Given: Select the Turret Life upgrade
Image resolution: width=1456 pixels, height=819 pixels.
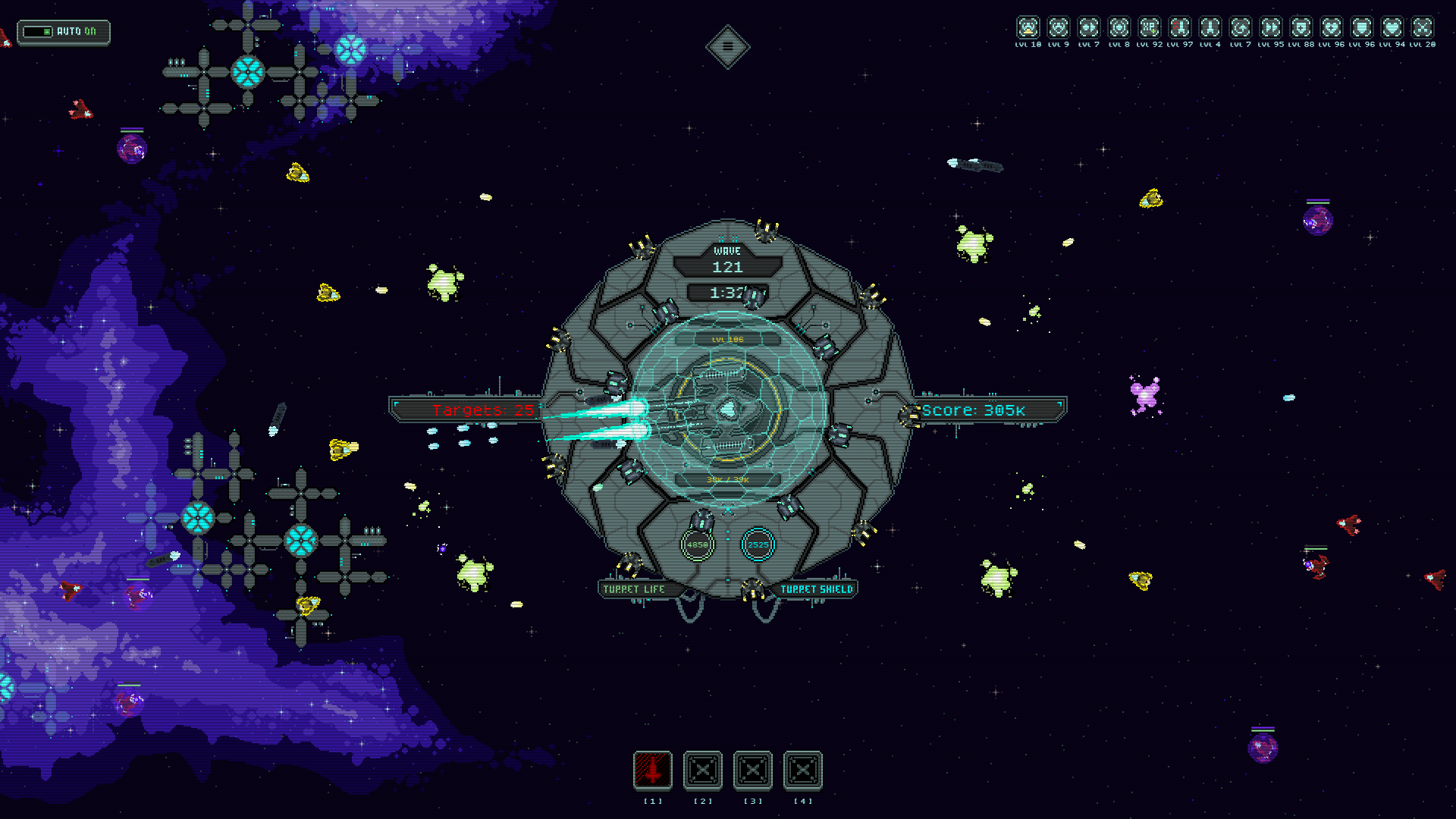Looking at the screenshot, I should tap(634, 589).
